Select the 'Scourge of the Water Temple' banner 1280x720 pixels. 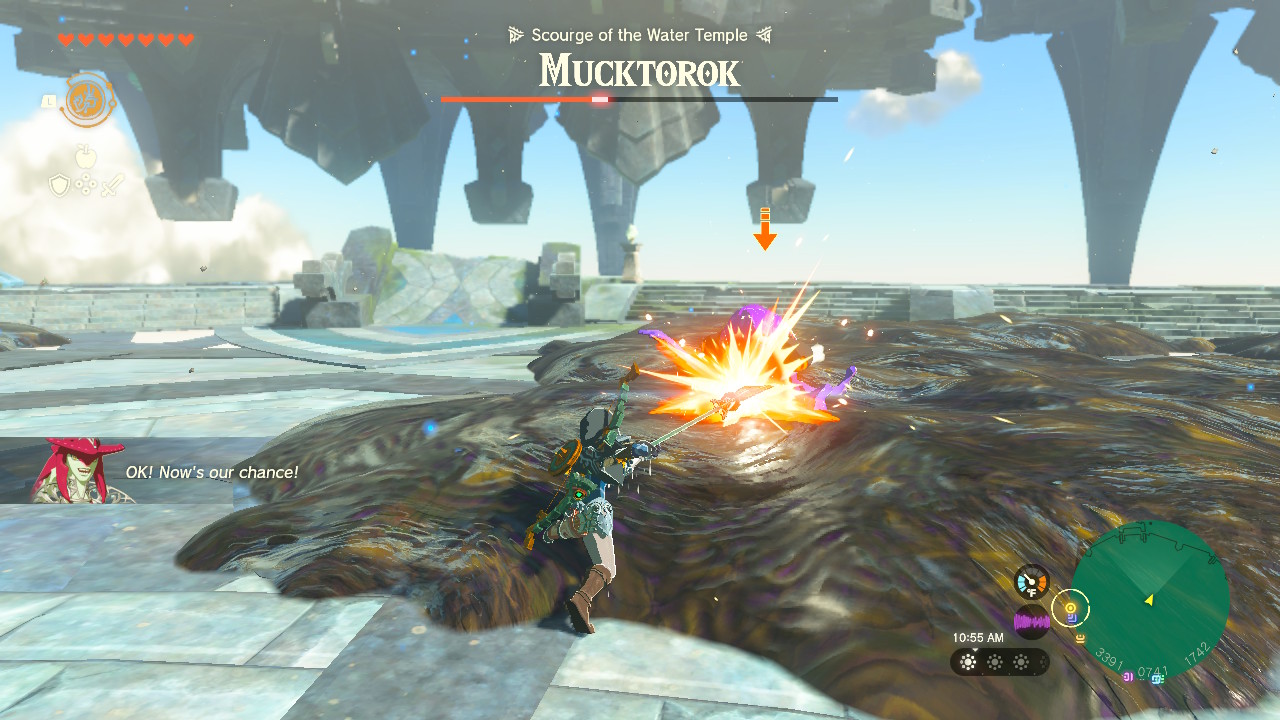pos(639,35)
